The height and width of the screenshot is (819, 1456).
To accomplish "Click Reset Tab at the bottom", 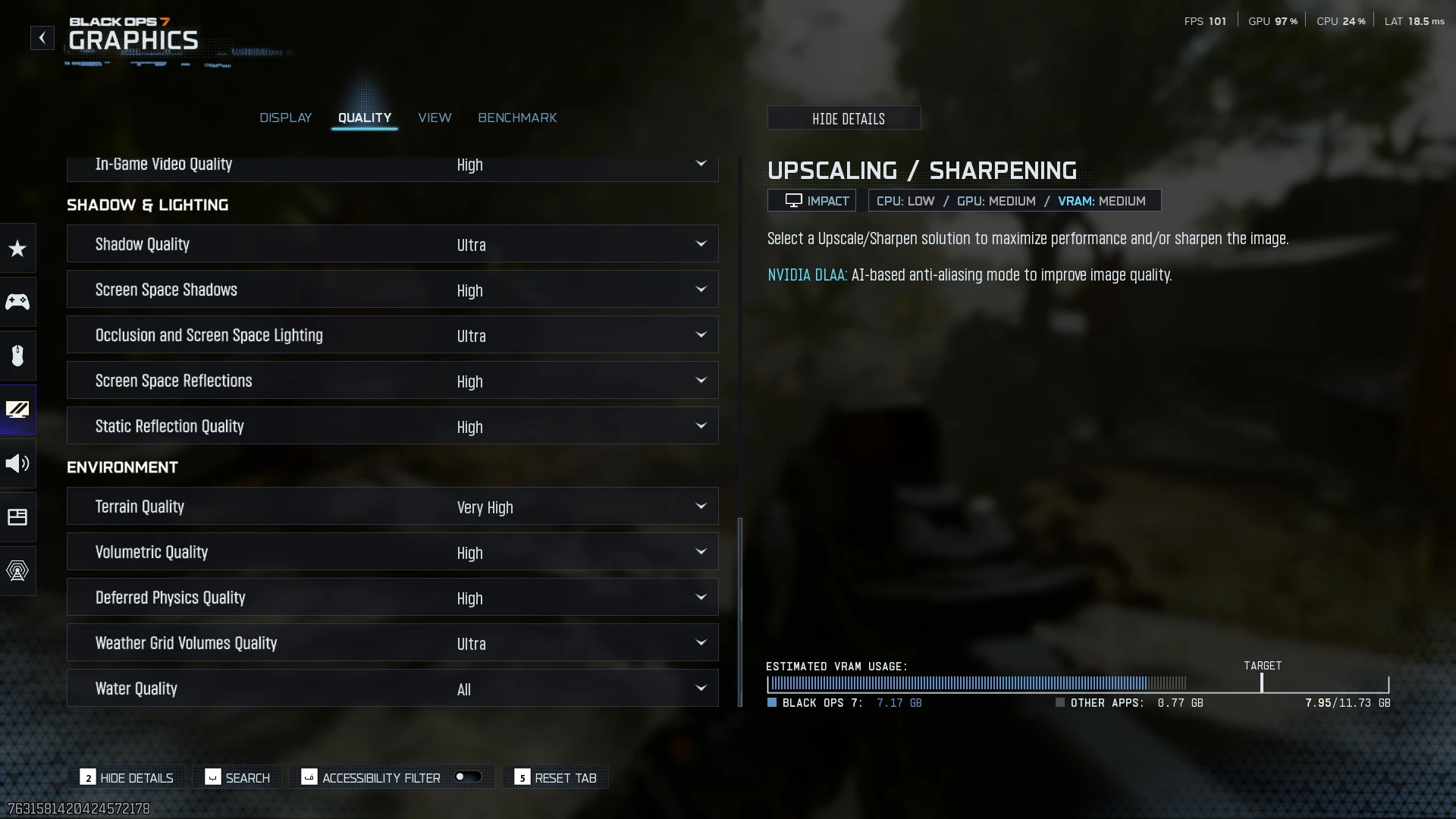I will tap(556, 778).
